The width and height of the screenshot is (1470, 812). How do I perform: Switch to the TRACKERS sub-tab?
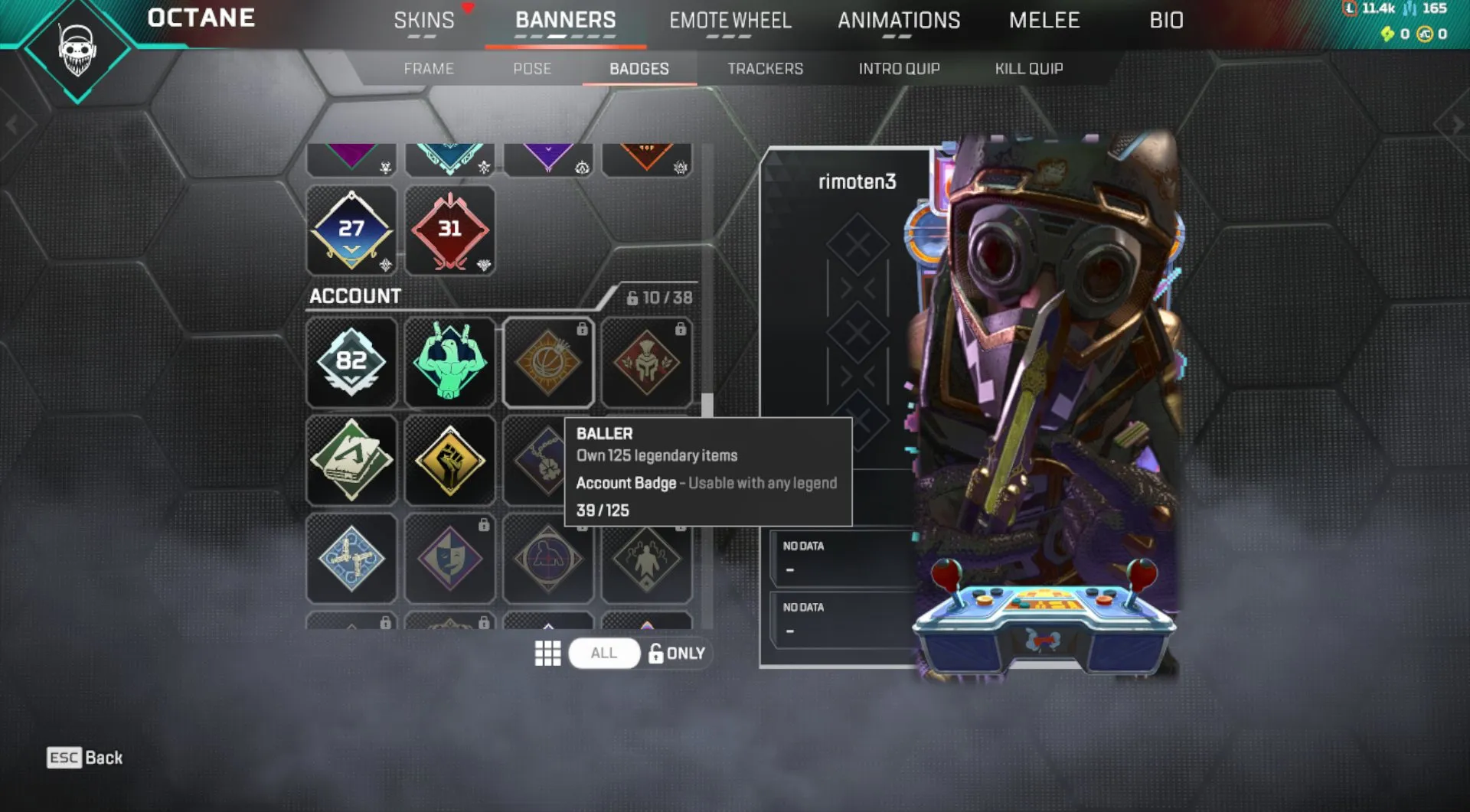[x=766, y=68]
